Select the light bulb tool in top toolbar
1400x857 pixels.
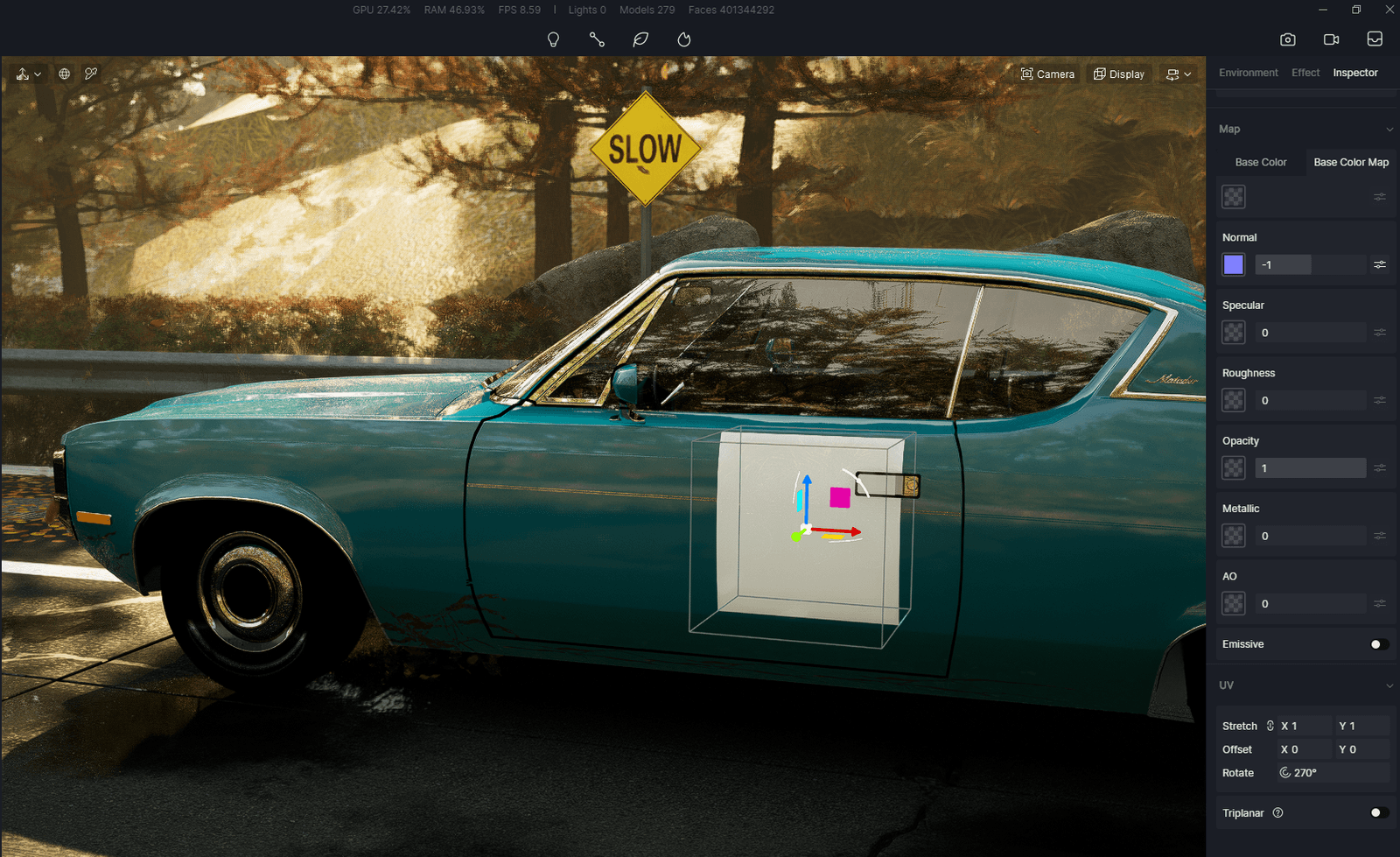tap(554, 39)
